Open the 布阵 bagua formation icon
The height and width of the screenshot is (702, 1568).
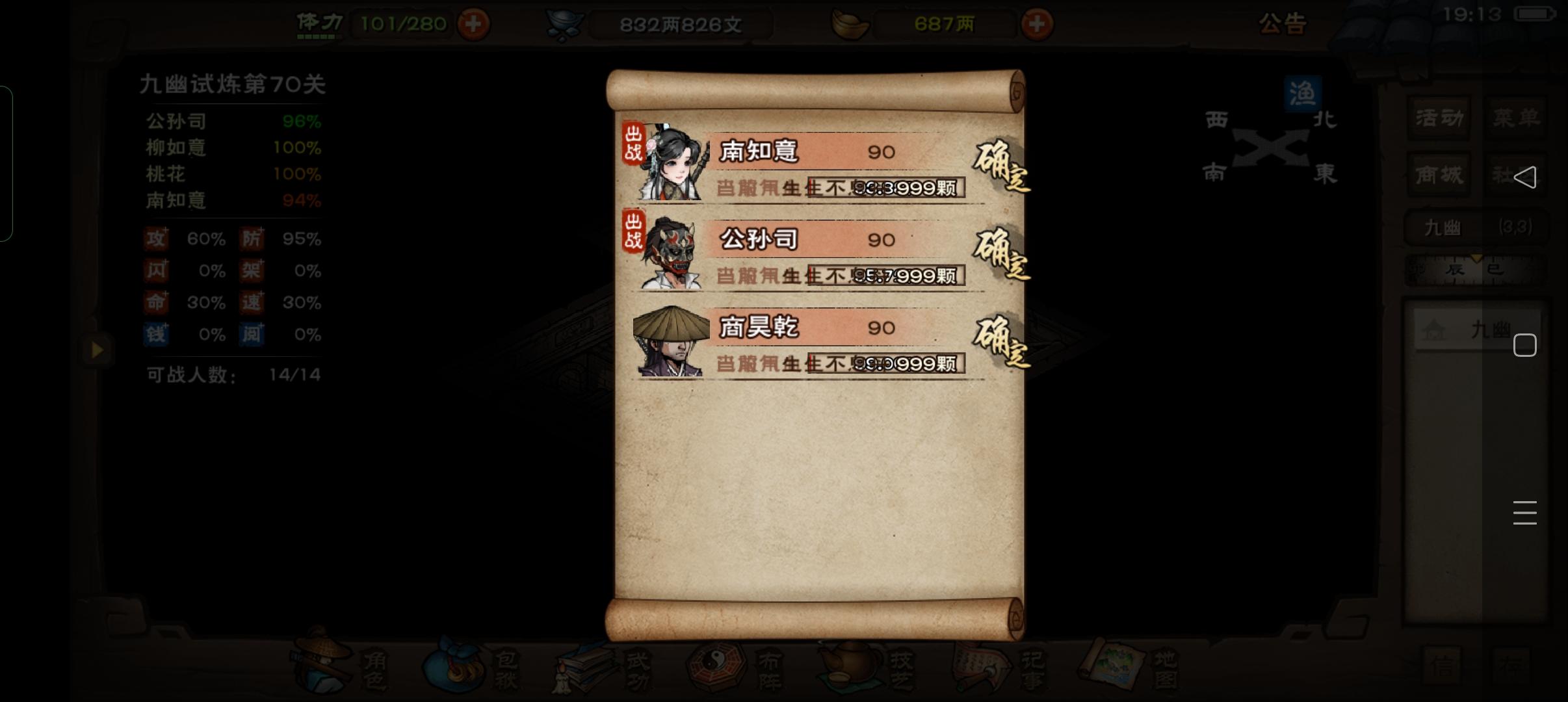pos(741,666)
